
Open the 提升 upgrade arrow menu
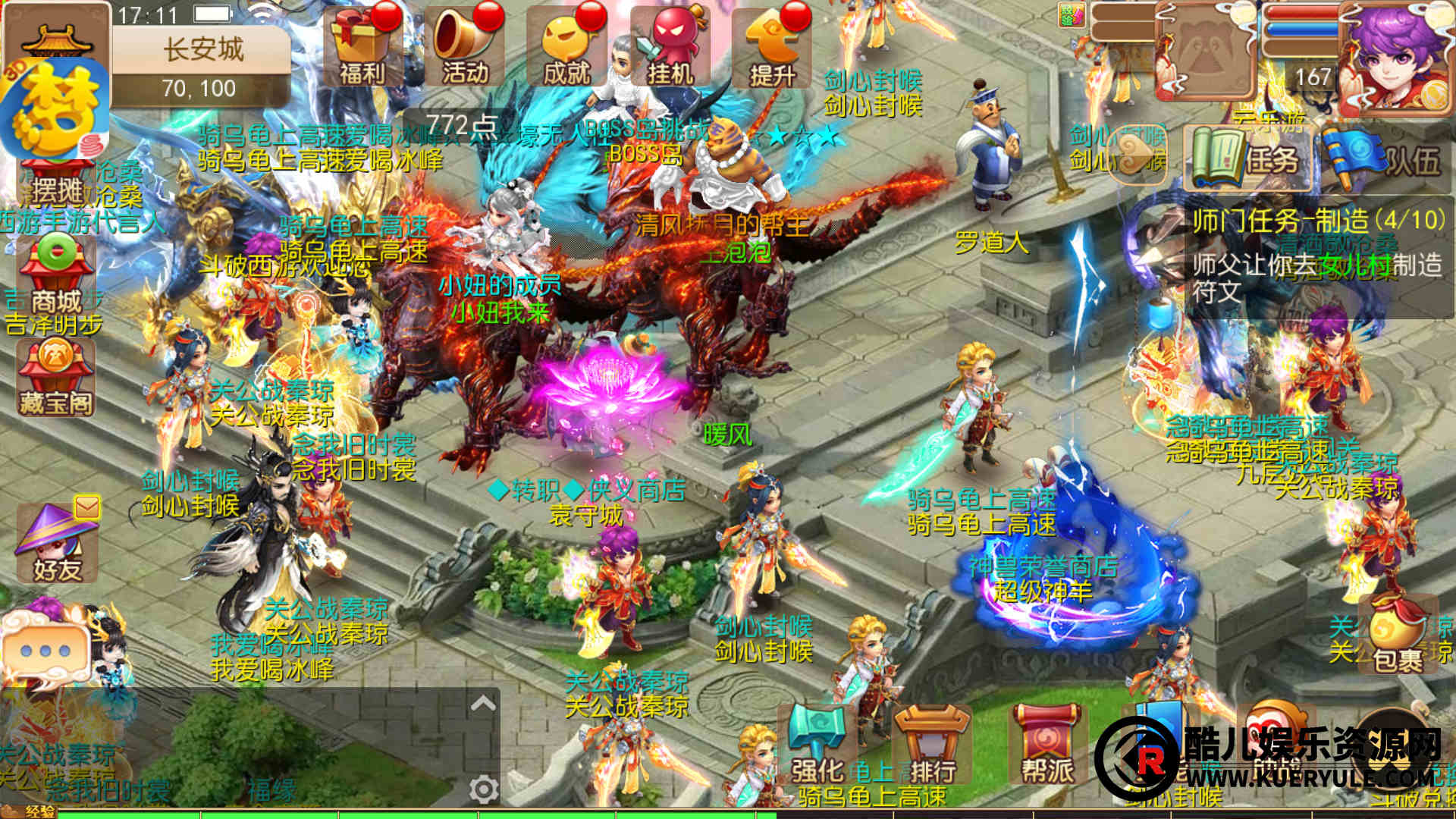click(x=771, y=47)
